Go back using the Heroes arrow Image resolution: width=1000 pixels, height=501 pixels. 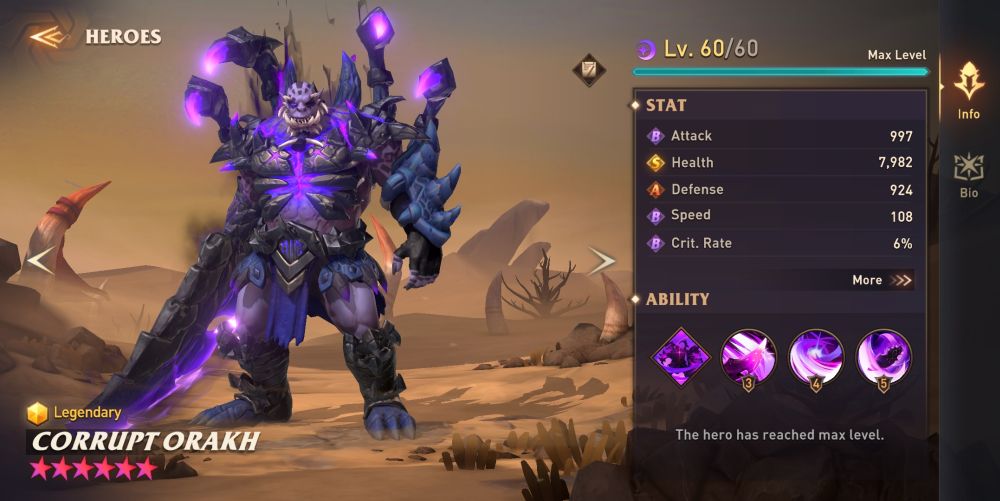(46, 37)
